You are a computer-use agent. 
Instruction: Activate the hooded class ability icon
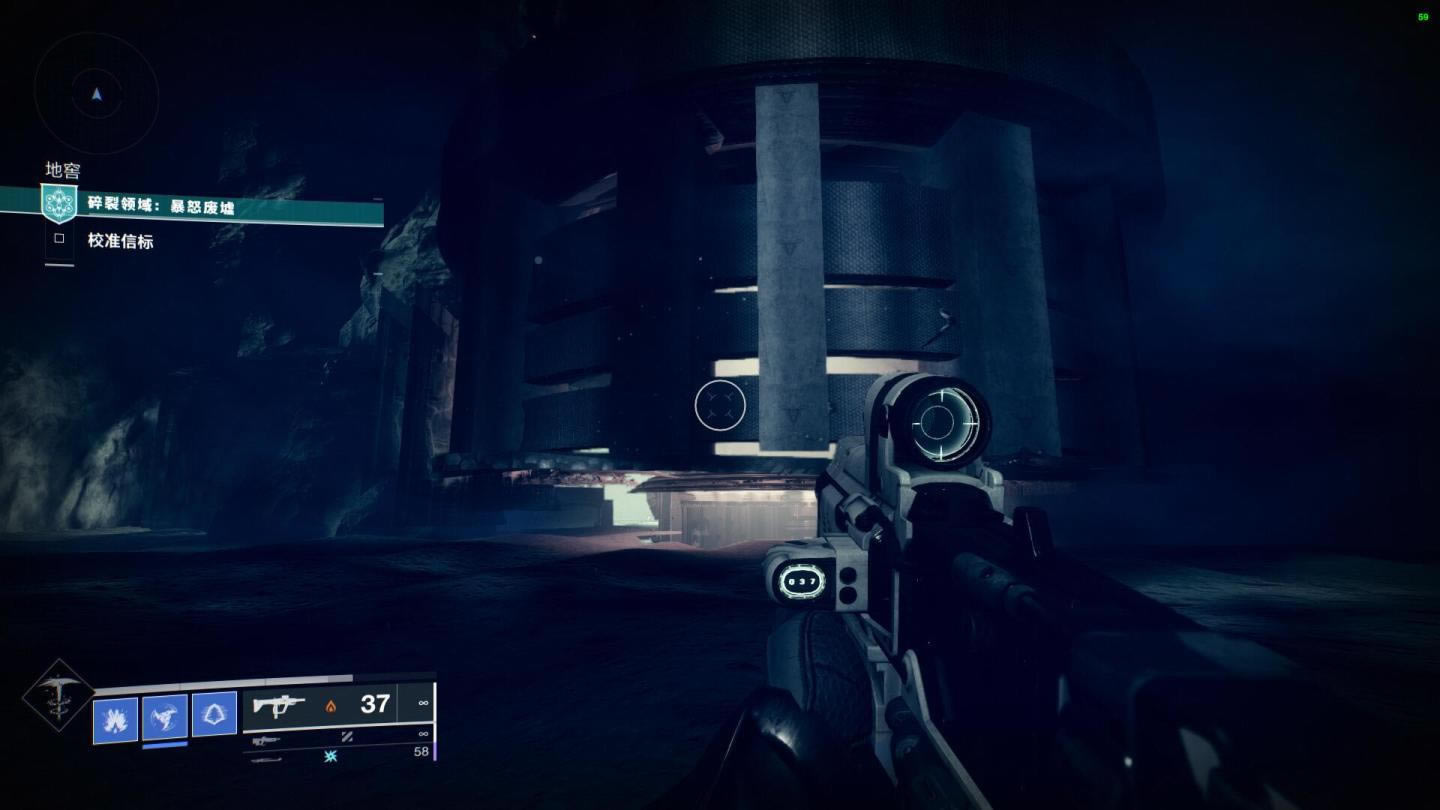pos(214,714)
